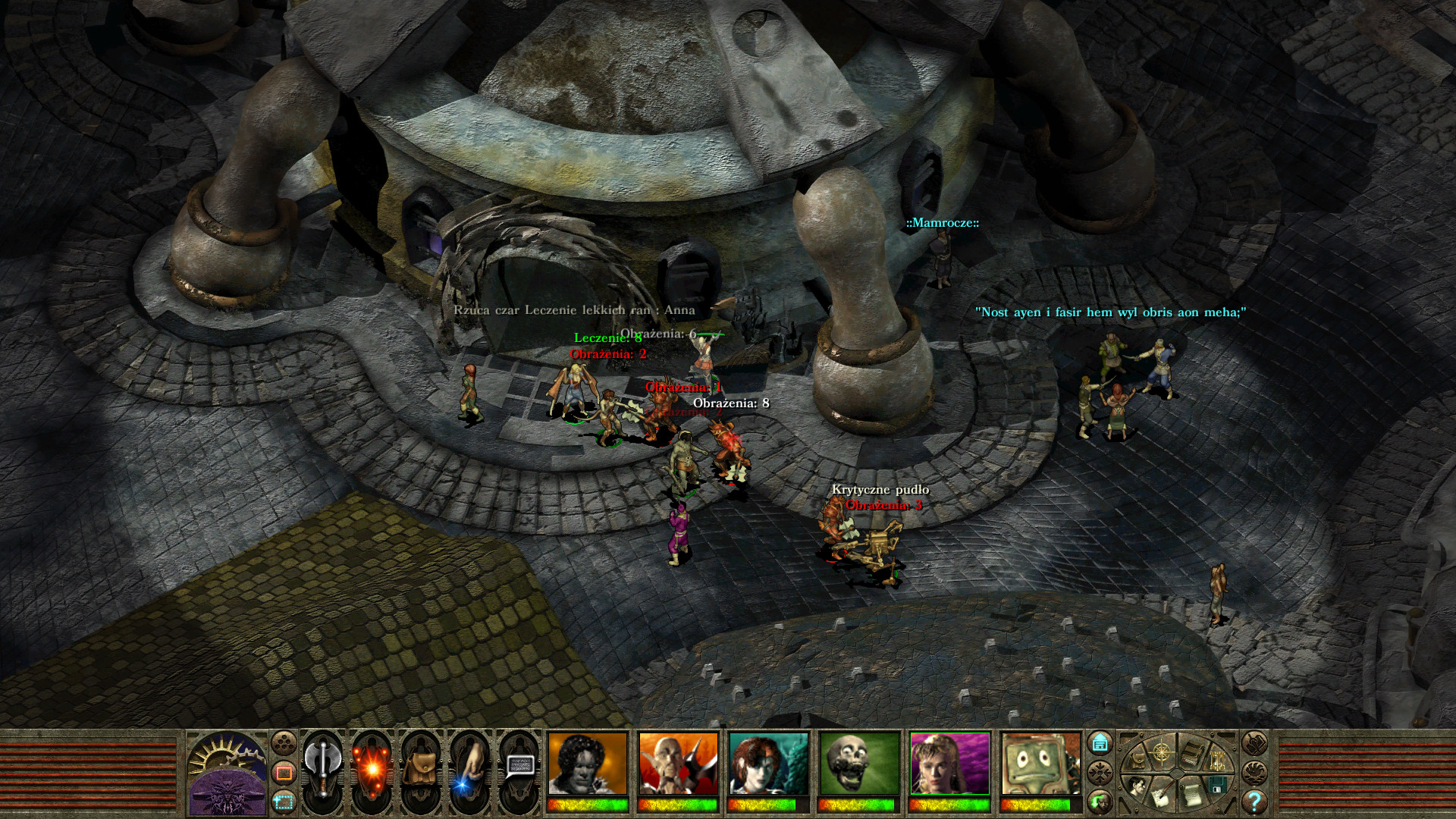Click the blue question mark help button
This screenshot has width=1456, height=819.
pos(1254,802)
